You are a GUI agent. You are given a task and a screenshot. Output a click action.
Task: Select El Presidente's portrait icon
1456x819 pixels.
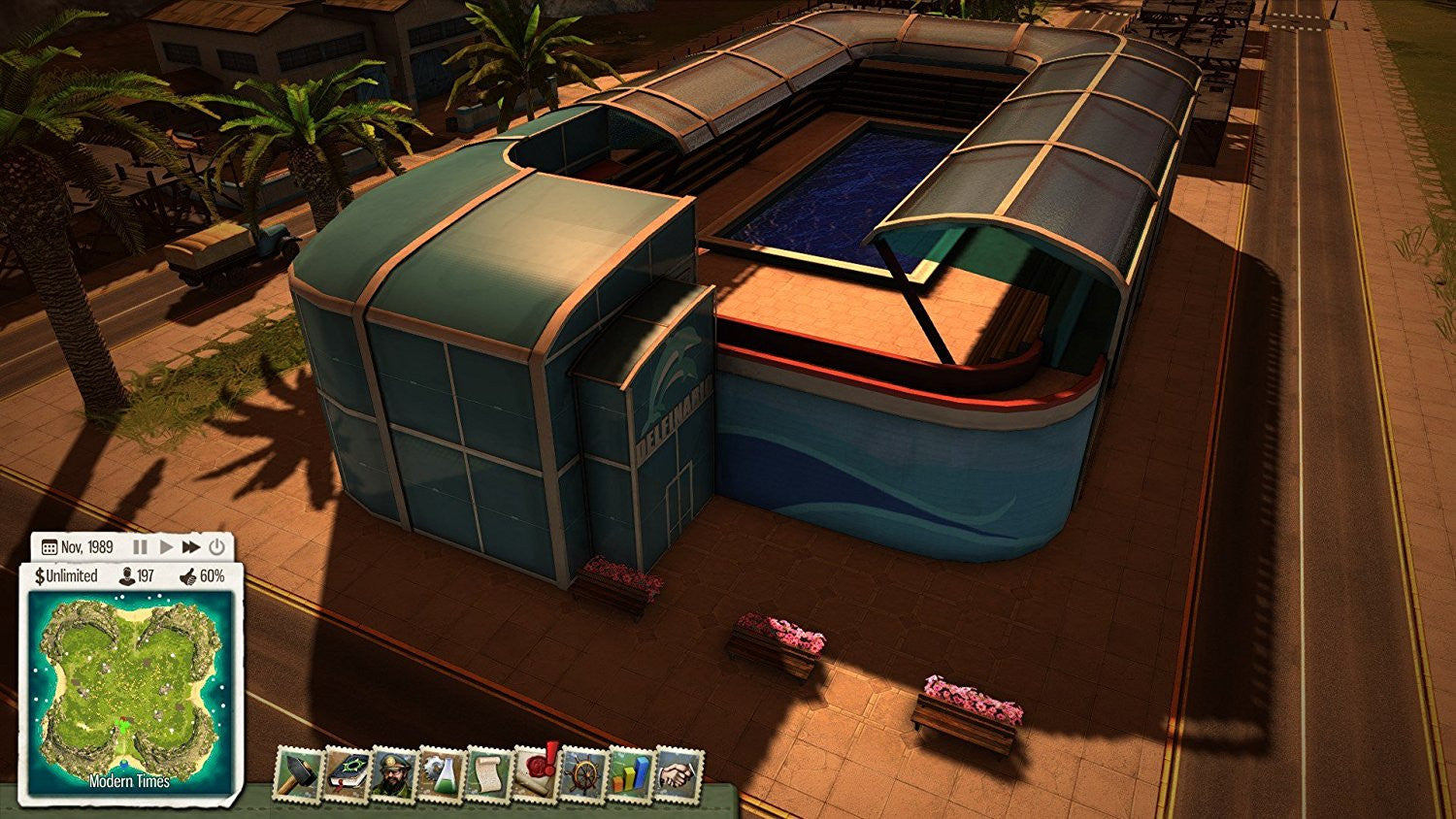394,771
